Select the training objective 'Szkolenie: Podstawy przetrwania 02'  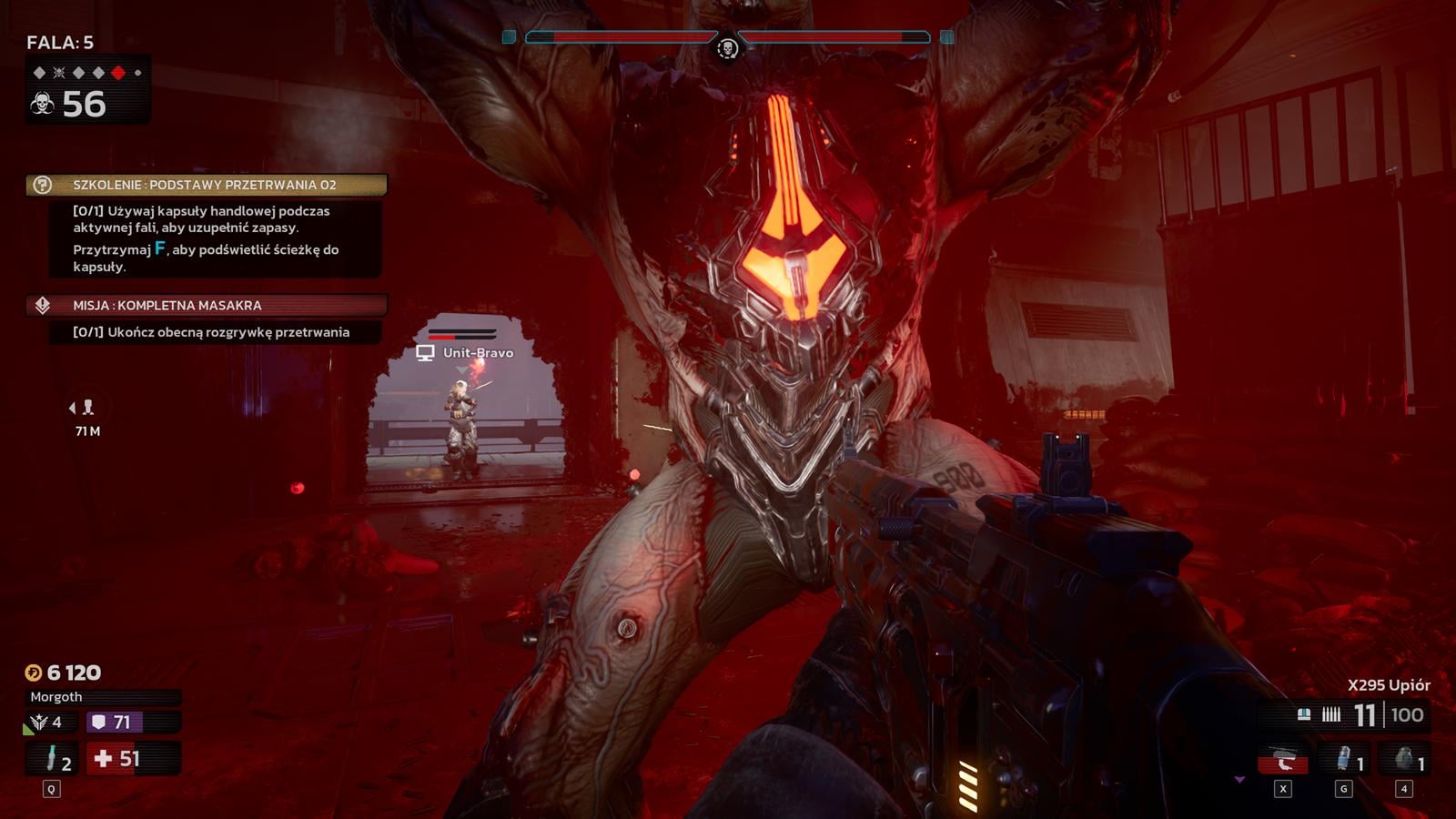206,185
